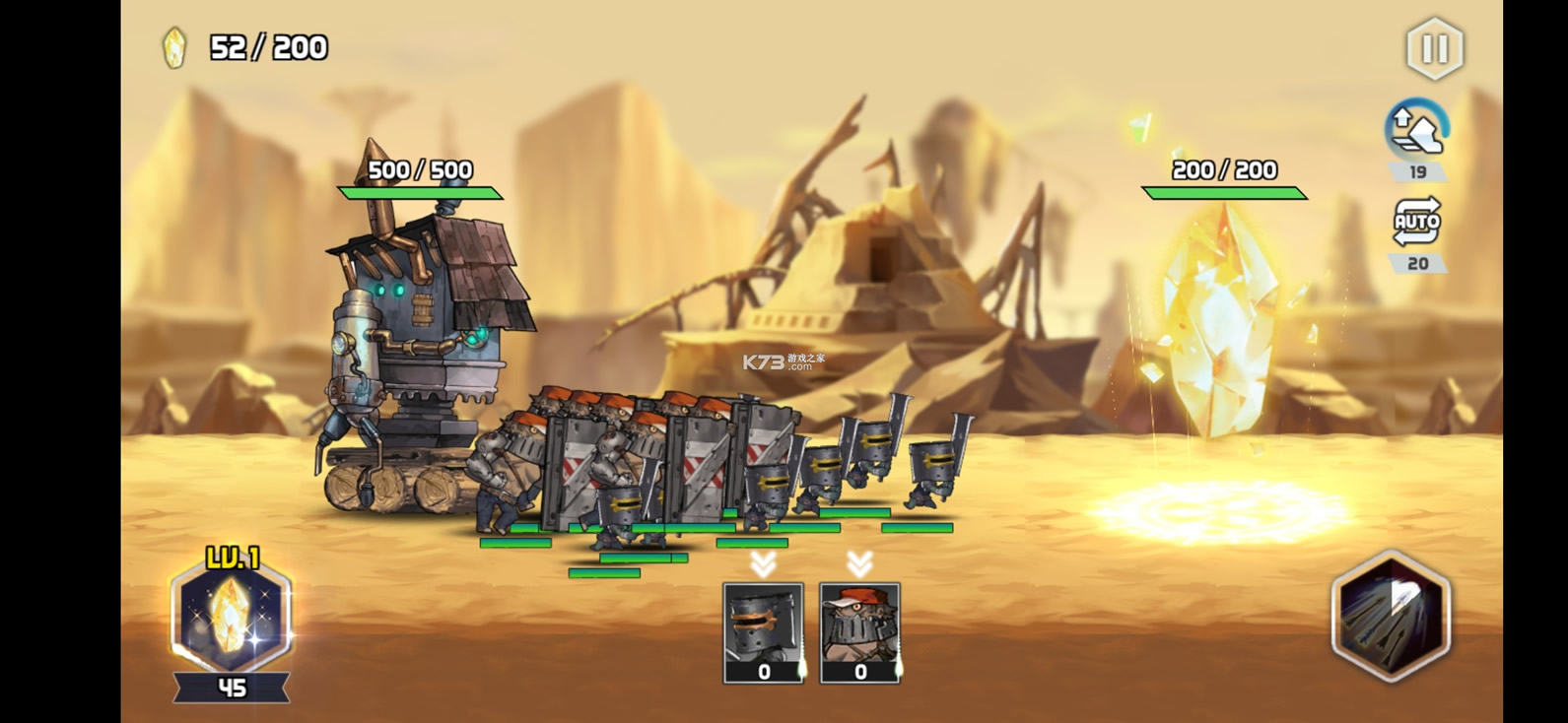Deploy the bucket-helmet knight unit
The image size is (1568, 723).
(763, 631)
